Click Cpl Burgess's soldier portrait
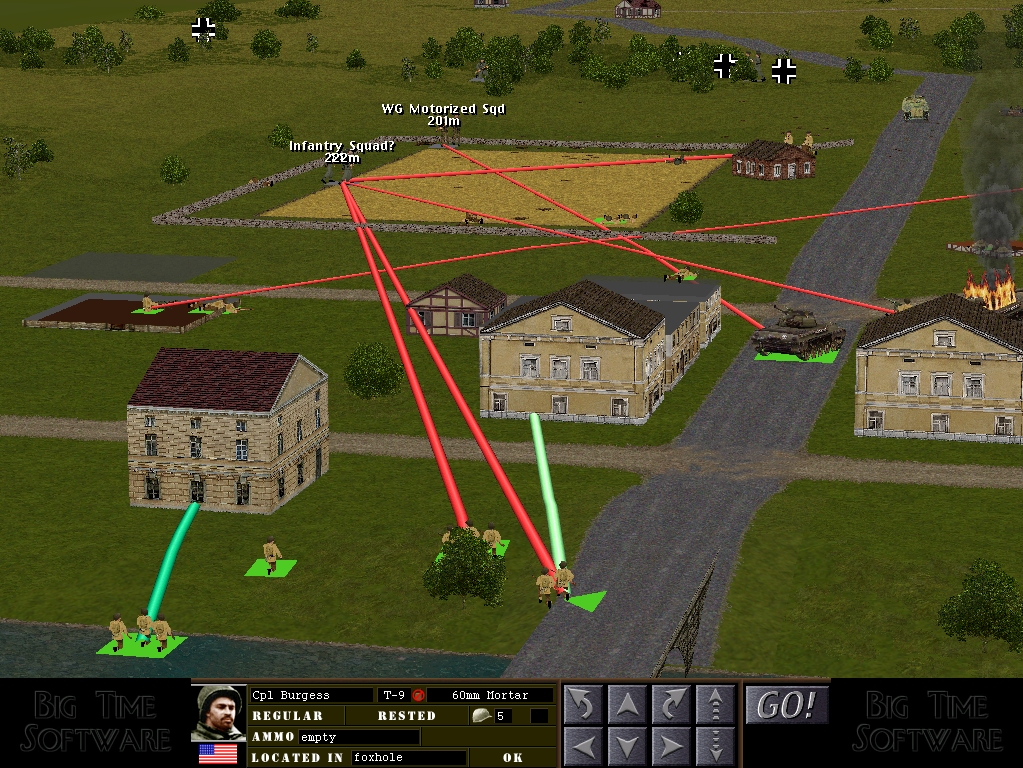Screen dimensions: 1023x768 click(218, 712)
